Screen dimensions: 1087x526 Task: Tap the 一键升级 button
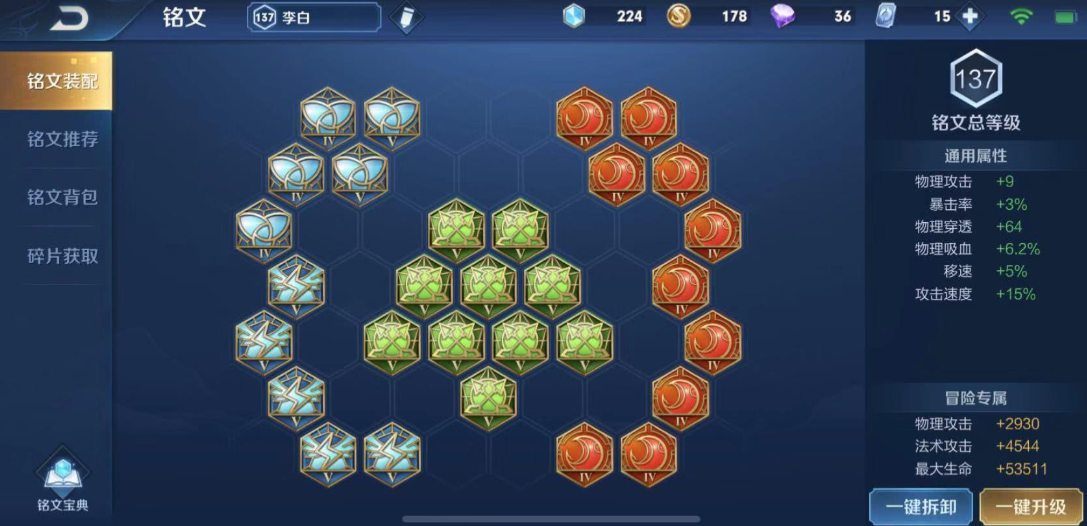click(1033, 506)
